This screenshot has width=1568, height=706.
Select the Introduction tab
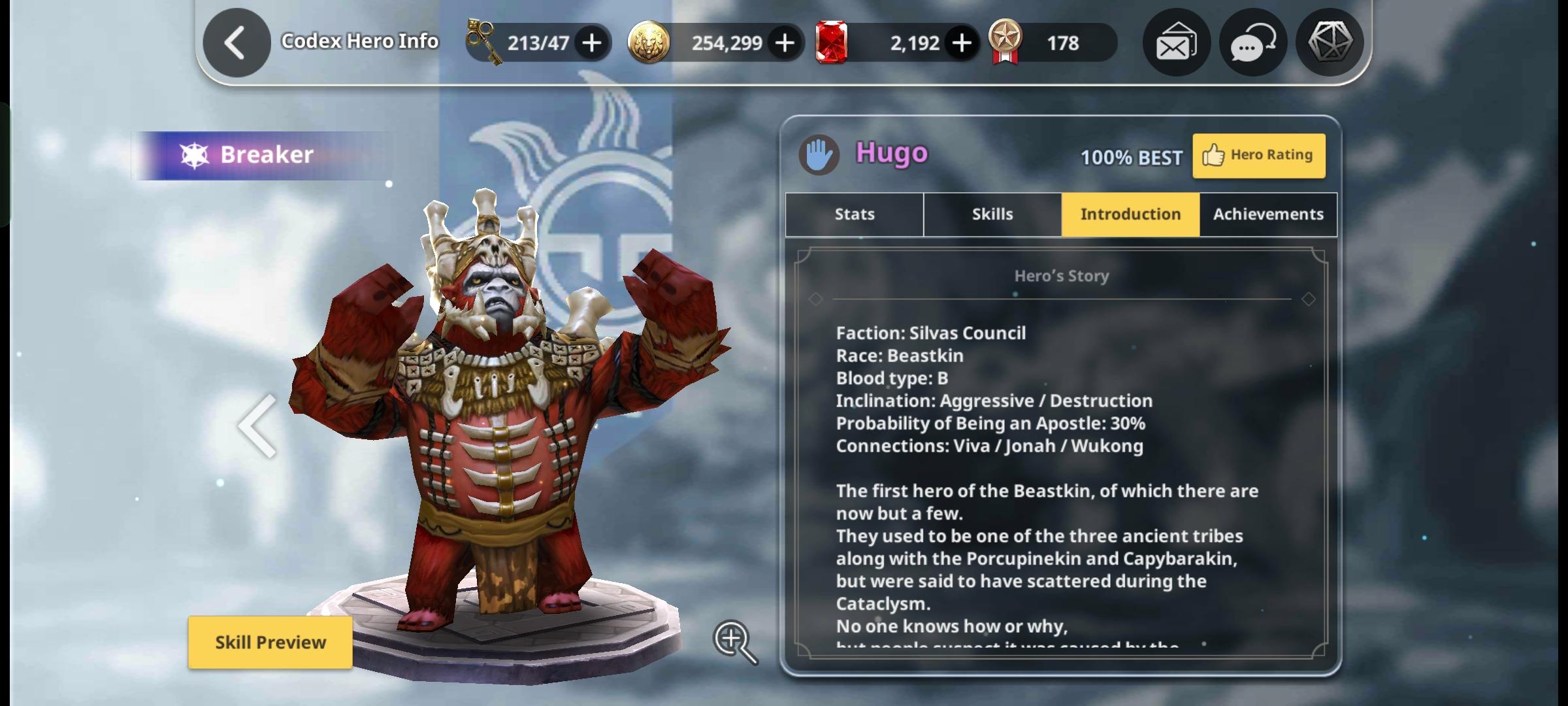(x=1130, y=214)
